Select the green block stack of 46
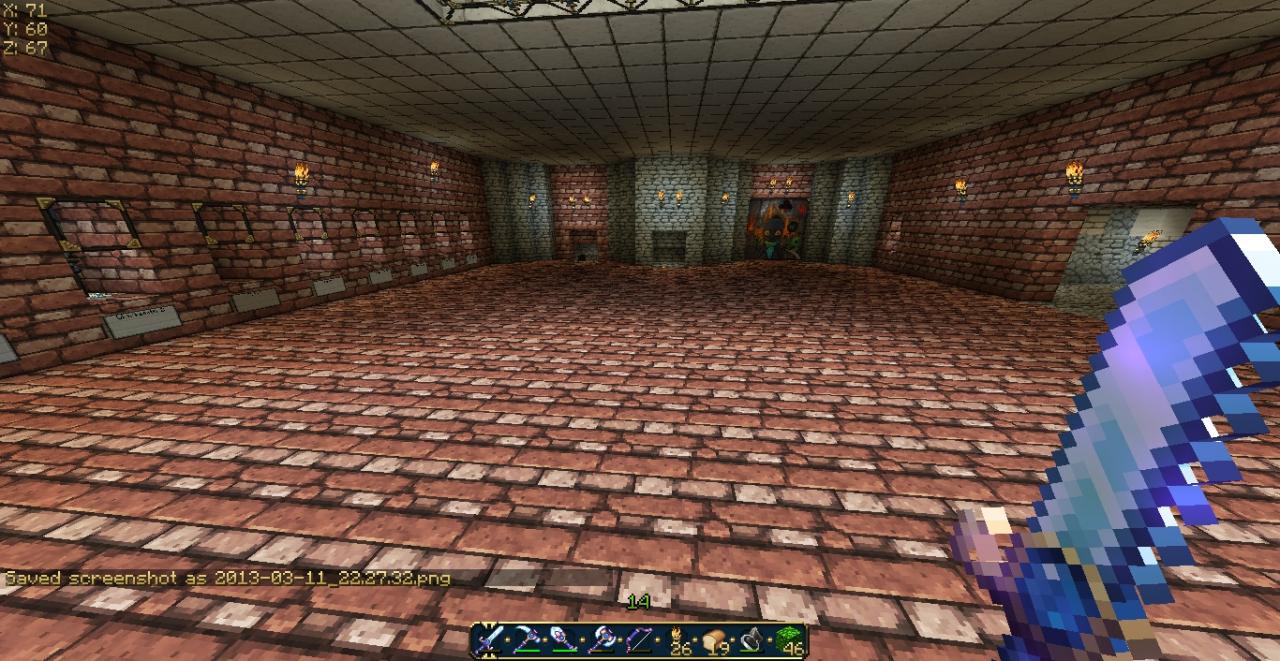Viewport: 1280px width, 661px height. (x=789, y=640)
